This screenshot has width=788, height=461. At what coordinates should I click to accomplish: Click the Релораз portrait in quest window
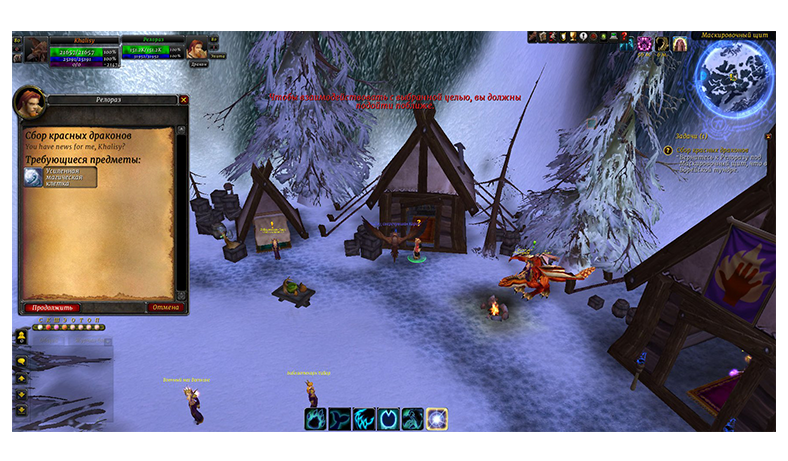(x=28, y=103)
